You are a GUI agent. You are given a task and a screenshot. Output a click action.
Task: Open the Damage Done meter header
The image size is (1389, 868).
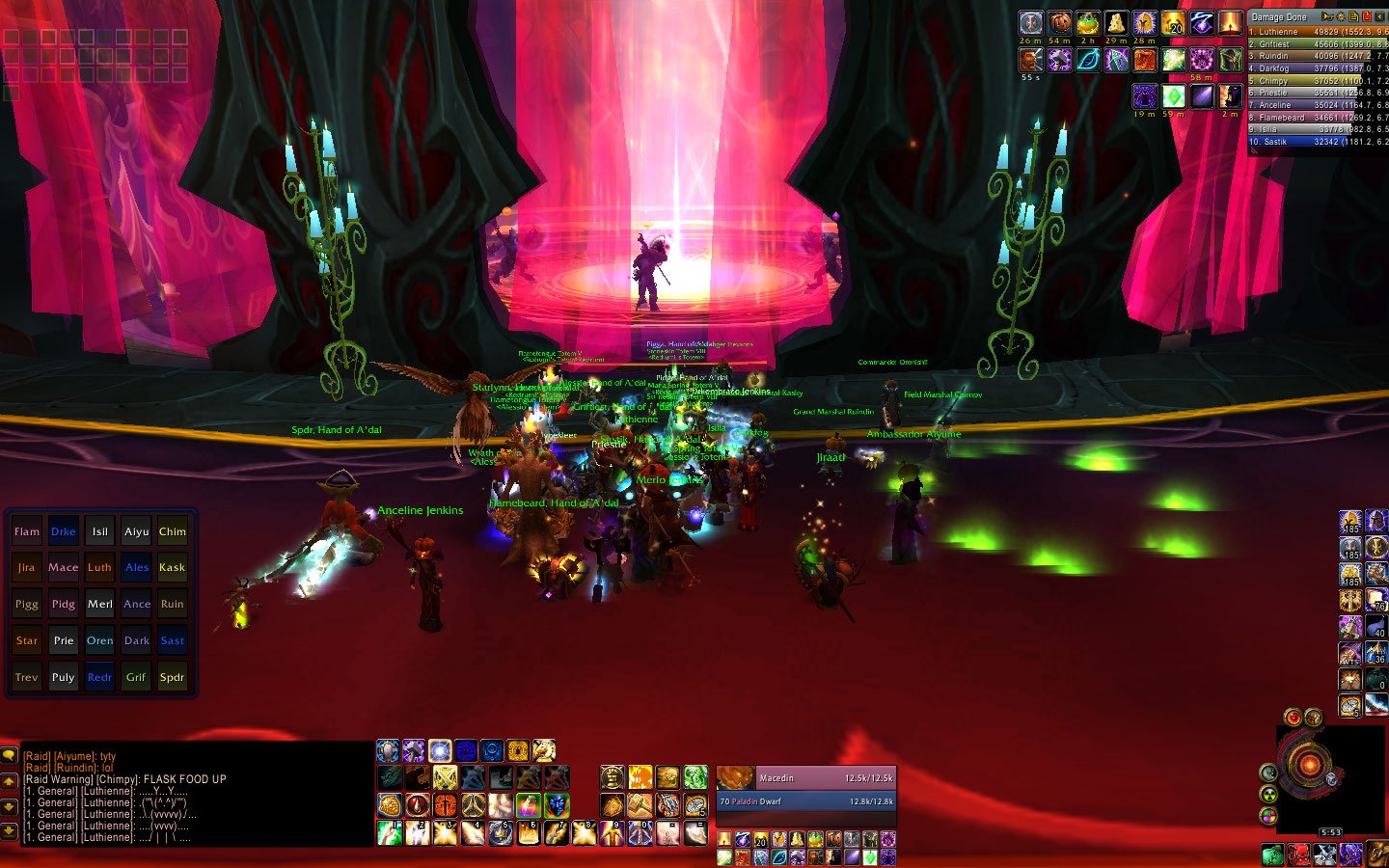[1280, 17]
